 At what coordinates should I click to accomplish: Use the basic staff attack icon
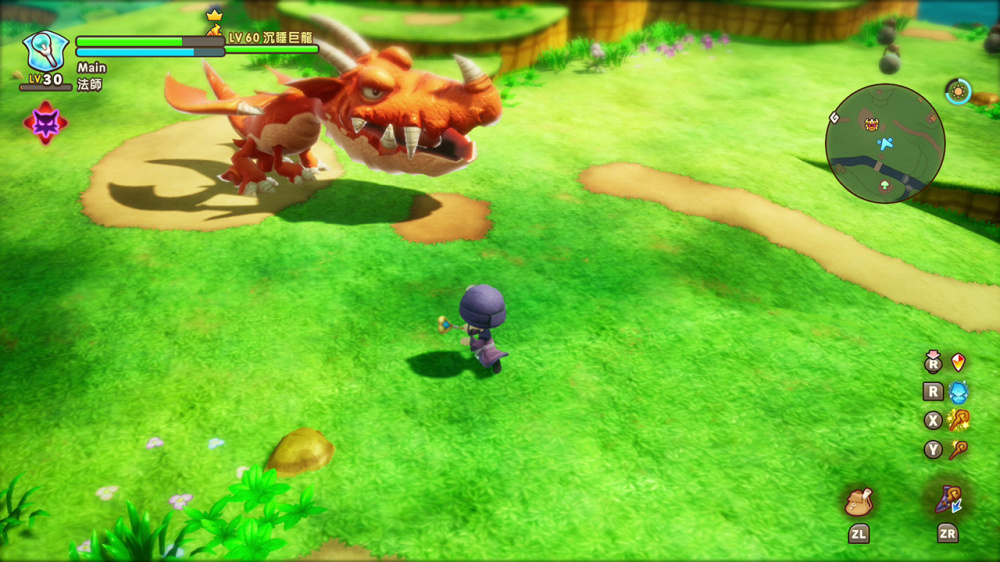point(958,450)
